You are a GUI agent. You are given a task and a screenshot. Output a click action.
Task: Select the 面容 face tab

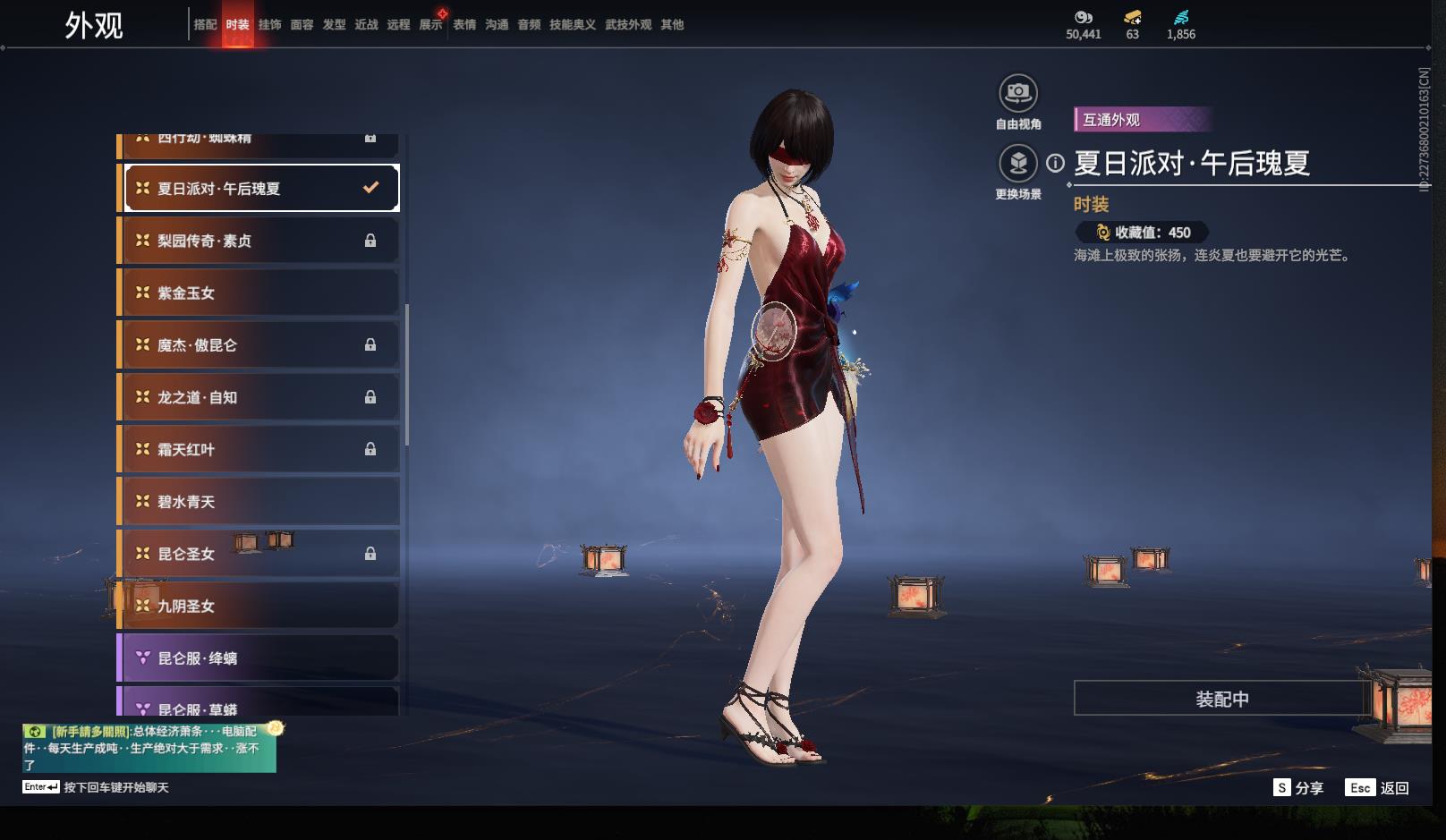(x=302, y=25)
